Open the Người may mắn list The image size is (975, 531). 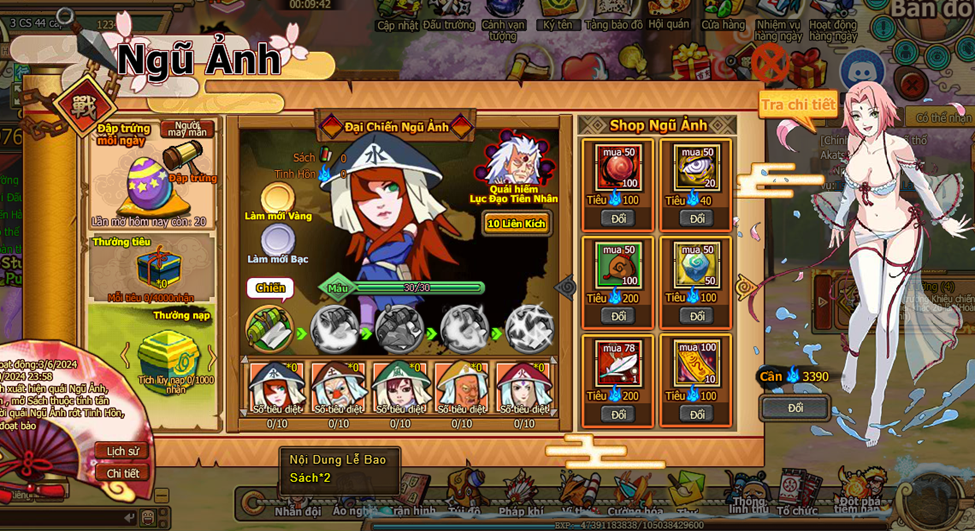(x=186, y=130)
